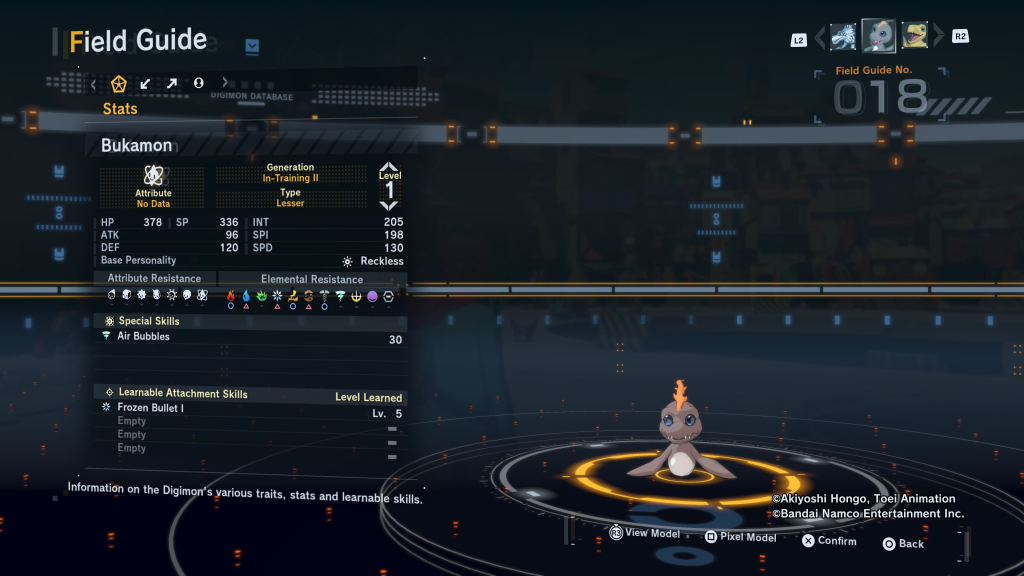Select the blue dragon Digimon thumbnail
The height and width of the screenshot is (576, 1024).
coord(843,37)
